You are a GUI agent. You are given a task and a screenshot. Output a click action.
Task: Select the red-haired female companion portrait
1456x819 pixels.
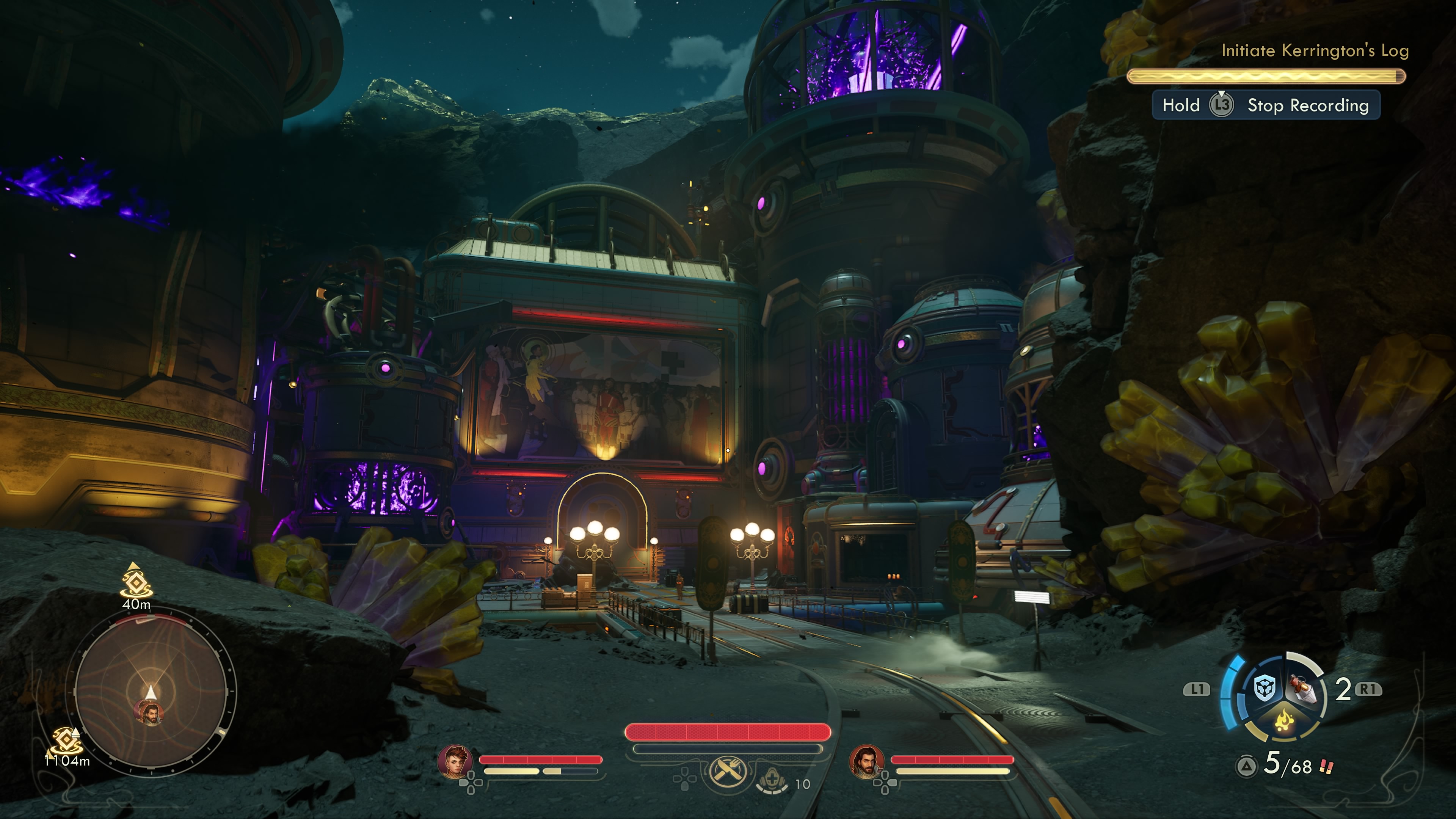(x=455, y=761)
